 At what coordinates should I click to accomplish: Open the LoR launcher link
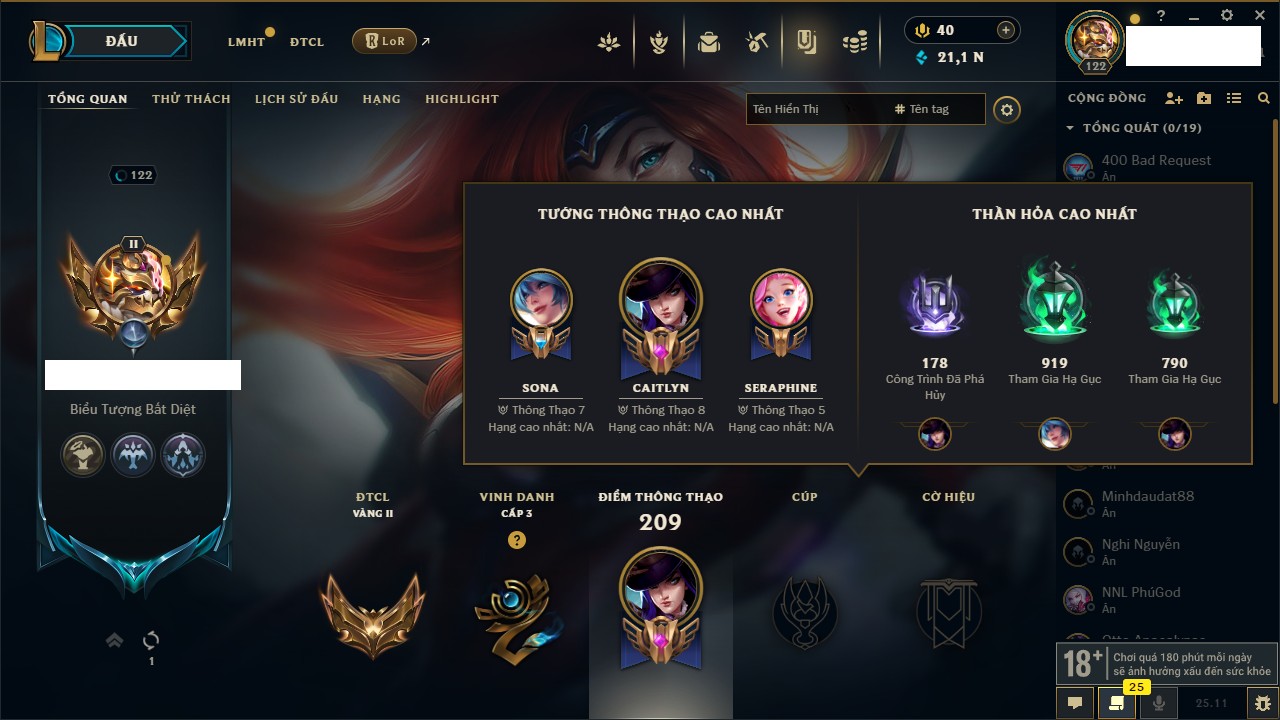pos(385,42)
